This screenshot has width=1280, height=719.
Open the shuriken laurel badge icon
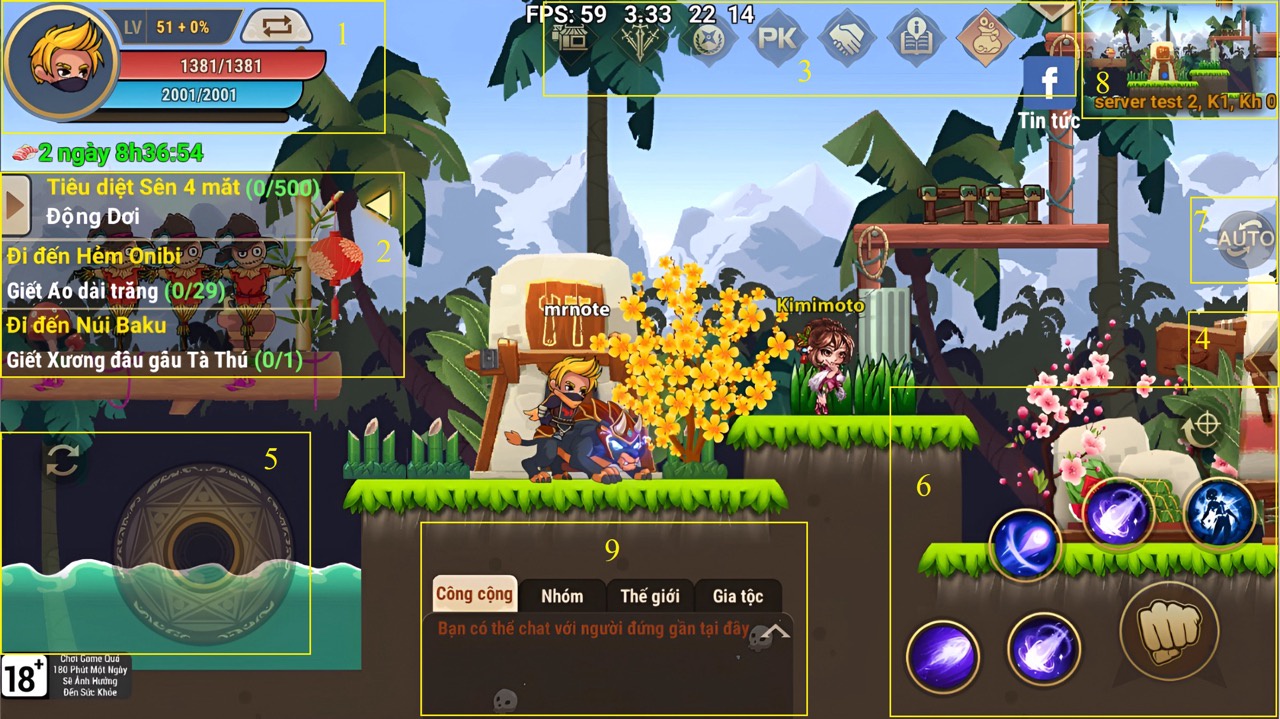point(708,40)
